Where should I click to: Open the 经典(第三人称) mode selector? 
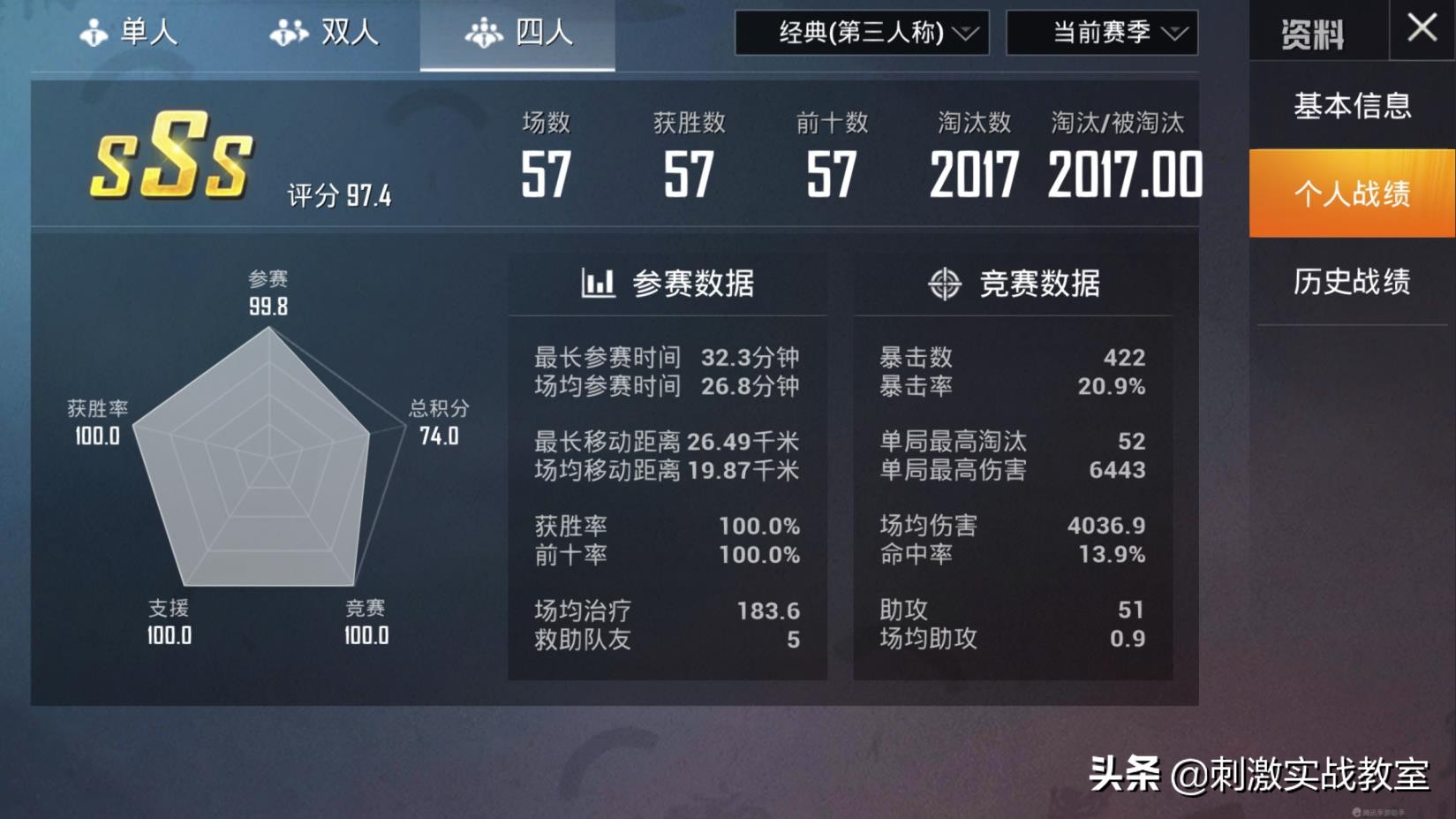(x=861, y=34)
